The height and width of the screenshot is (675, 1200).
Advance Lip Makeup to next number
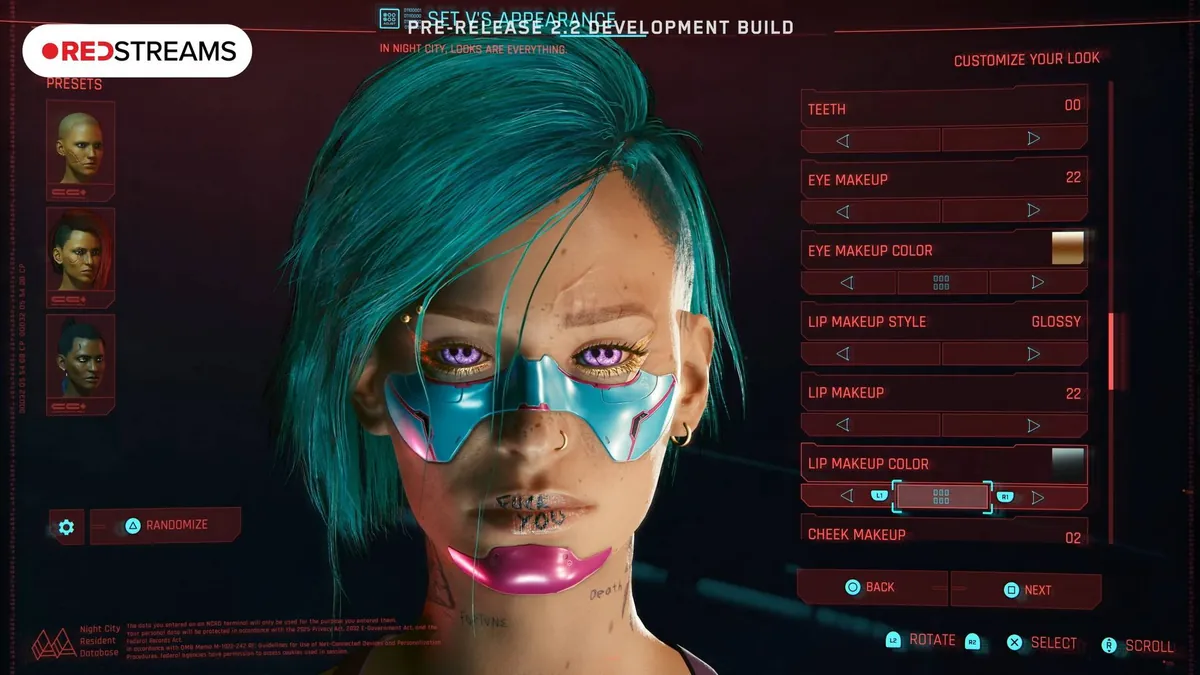click(x=1033, y=425)
